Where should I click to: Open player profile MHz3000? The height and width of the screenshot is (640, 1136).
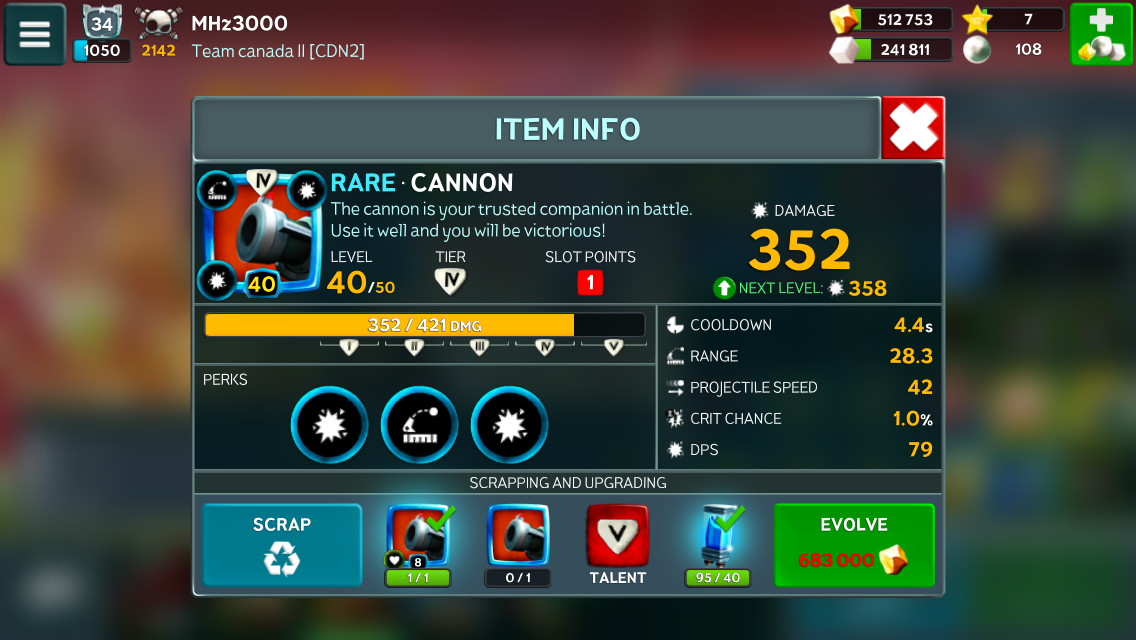pos(239,24)
